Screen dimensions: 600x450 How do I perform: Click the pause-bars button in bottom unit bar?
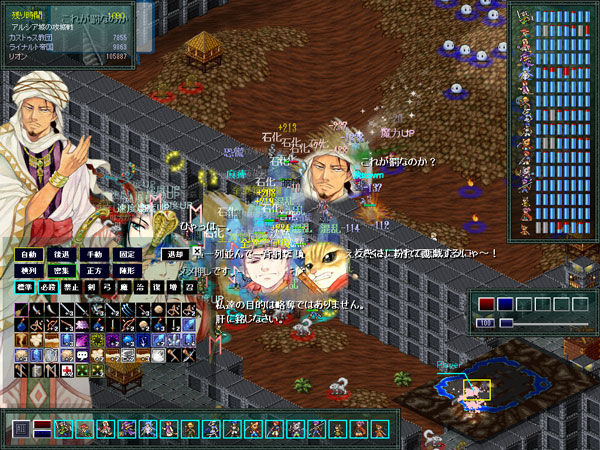click(x=20, y=429)
